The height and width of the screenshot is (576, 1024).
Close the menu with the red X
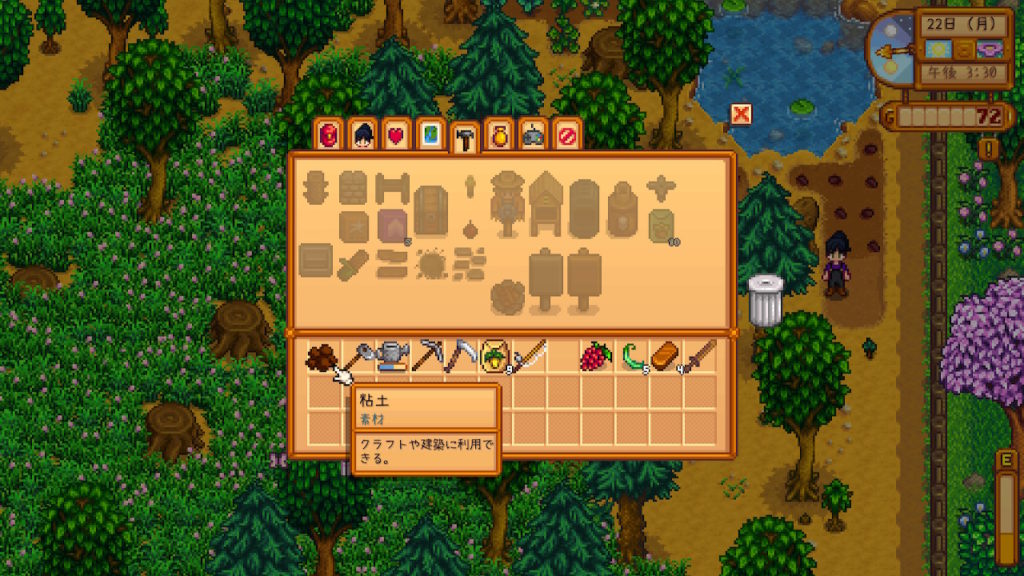(740, 114)
